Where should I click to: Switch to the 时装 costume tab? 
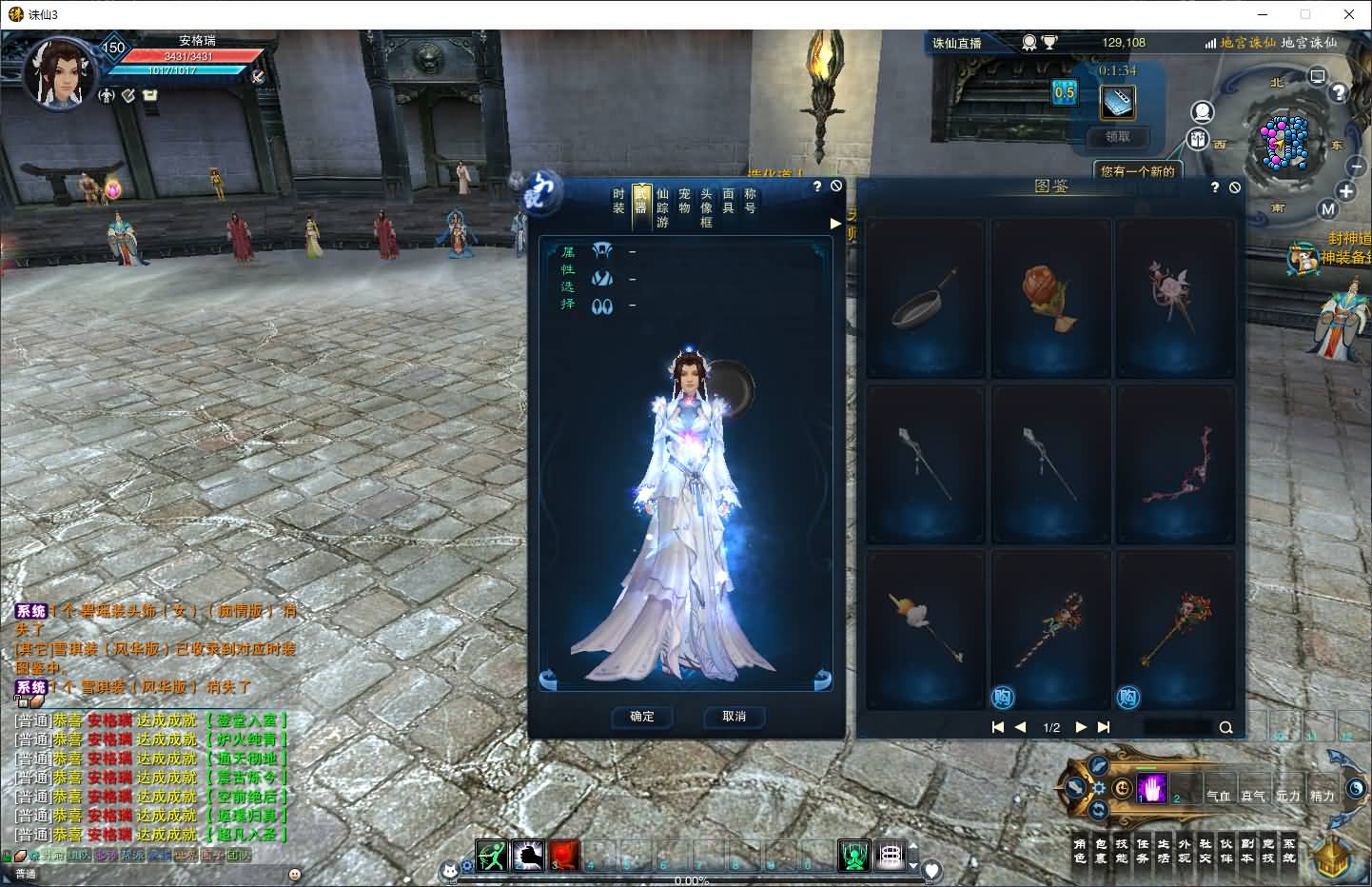click(618, 201)
